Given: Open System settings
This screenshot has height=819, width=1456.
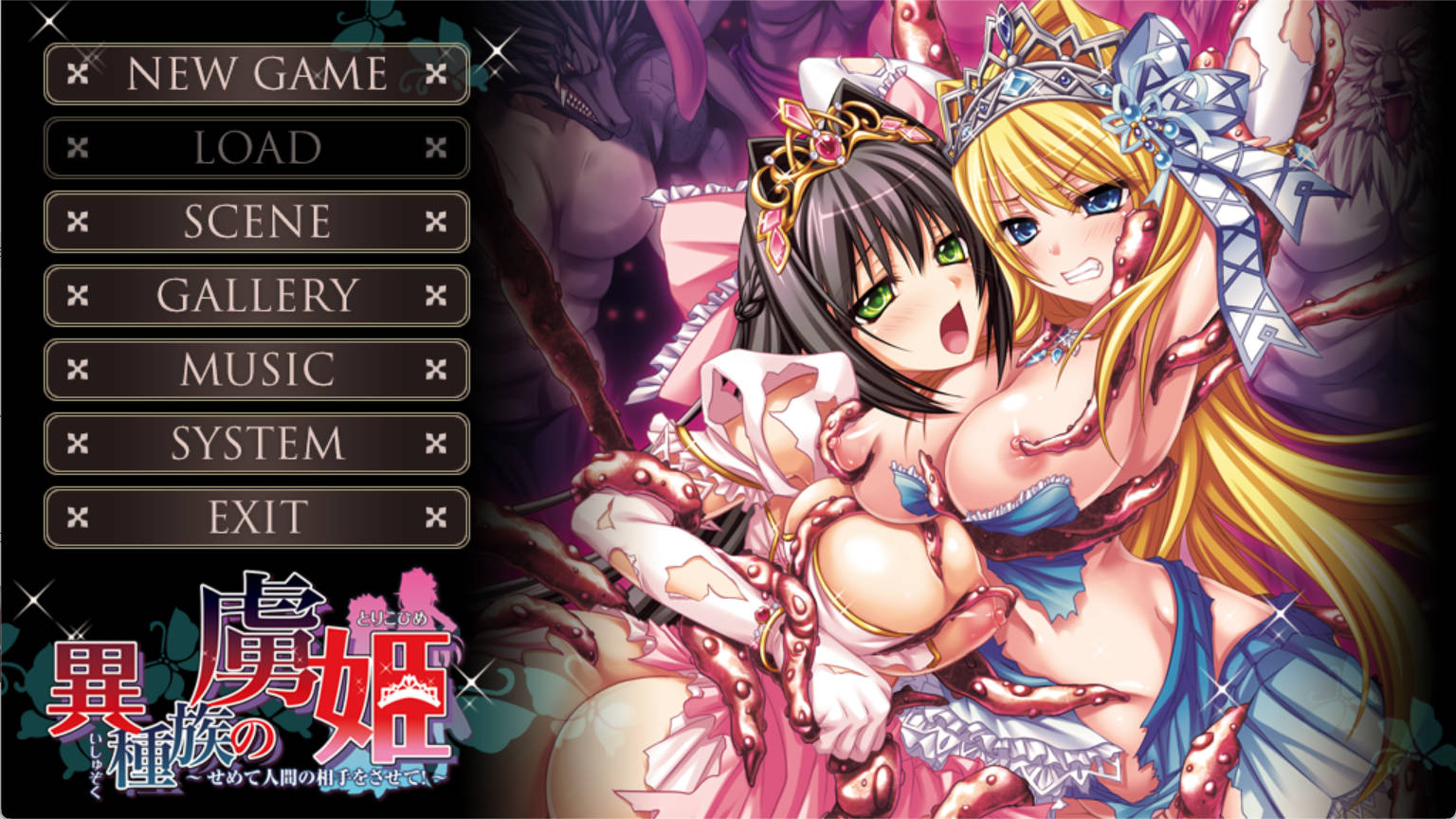Looking at the screenshot, I should pos(257,444).
